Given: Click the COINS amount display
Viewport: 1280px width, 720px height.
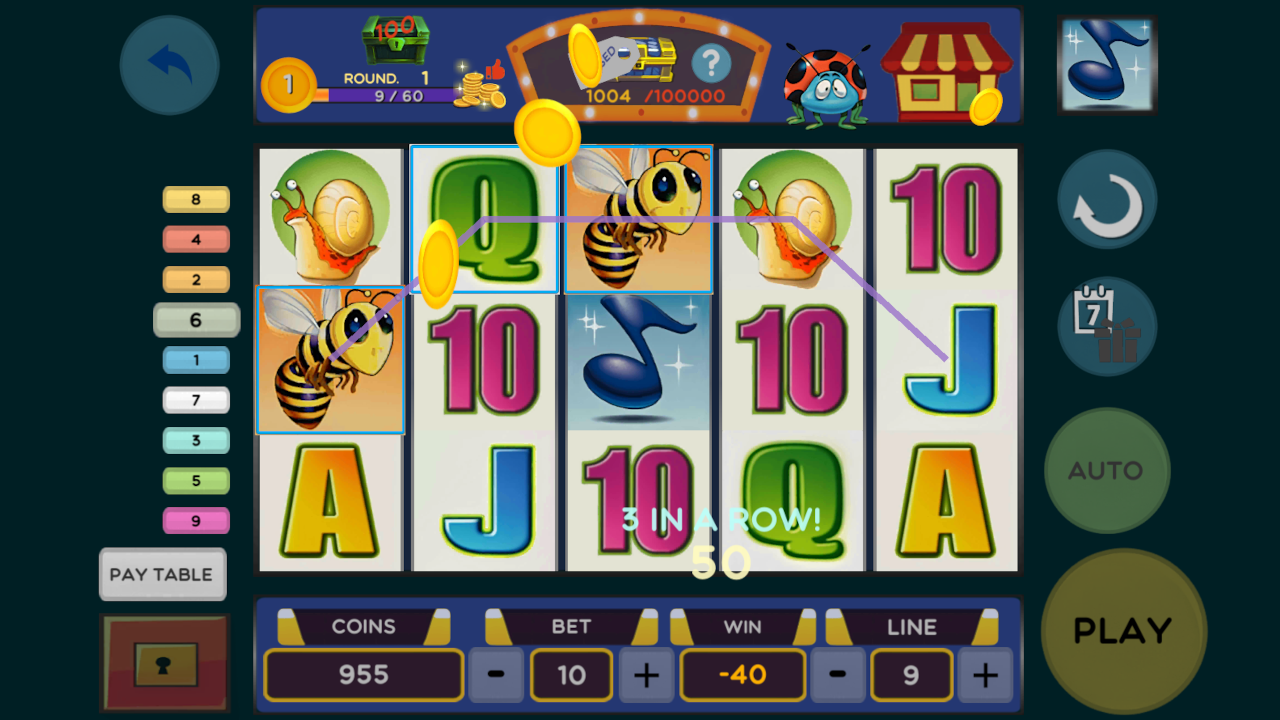Looking at the screenshot, I should 364,675.
